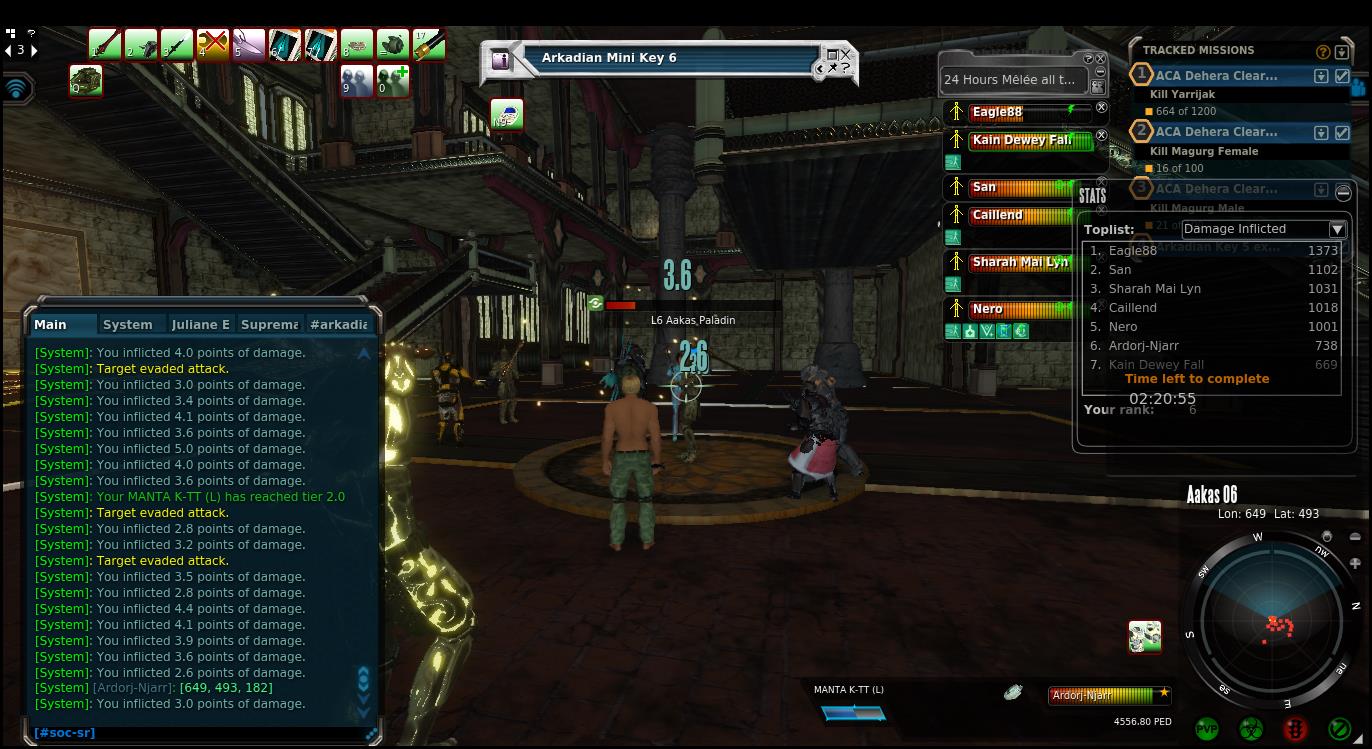Remove Kain Dewey Fall from team list

click(x=1101, y=135)
